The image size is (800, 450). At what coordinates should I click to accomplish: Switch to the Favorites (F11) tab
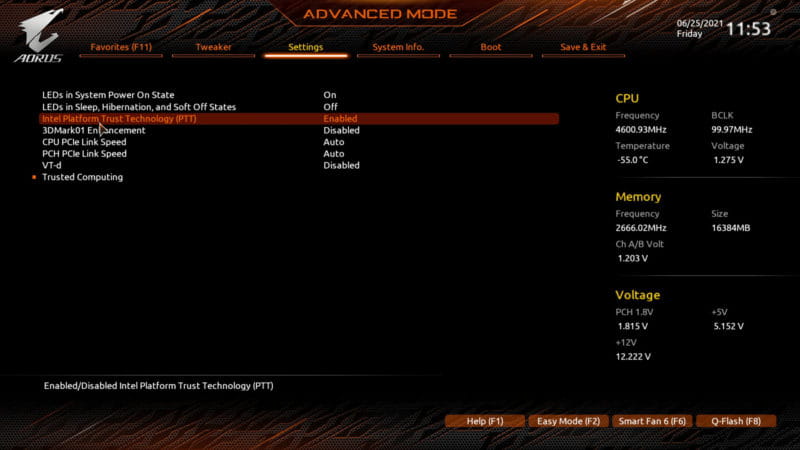pos(121,47)
